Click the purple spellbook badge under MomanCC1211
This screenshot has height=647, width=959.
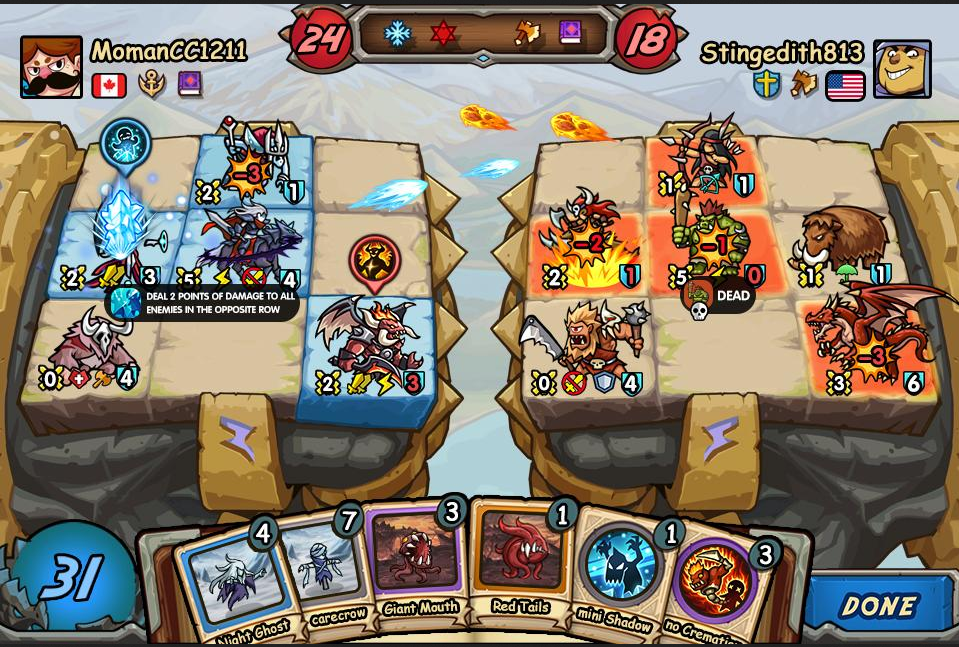190,85
